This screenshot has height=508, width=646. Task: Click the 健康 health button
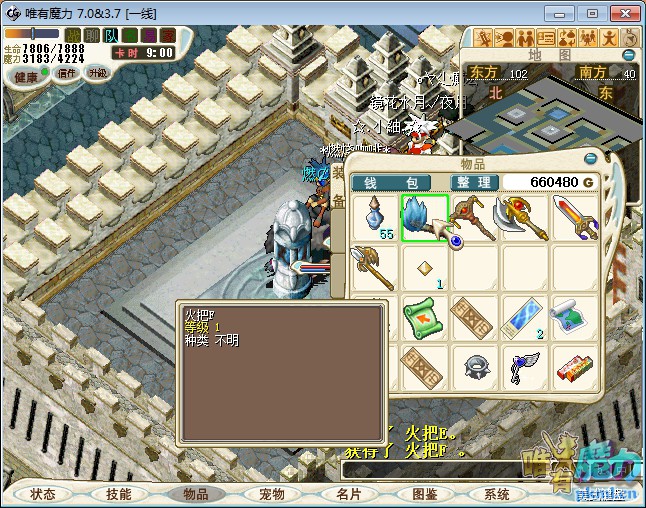click(x=26, y=77)
